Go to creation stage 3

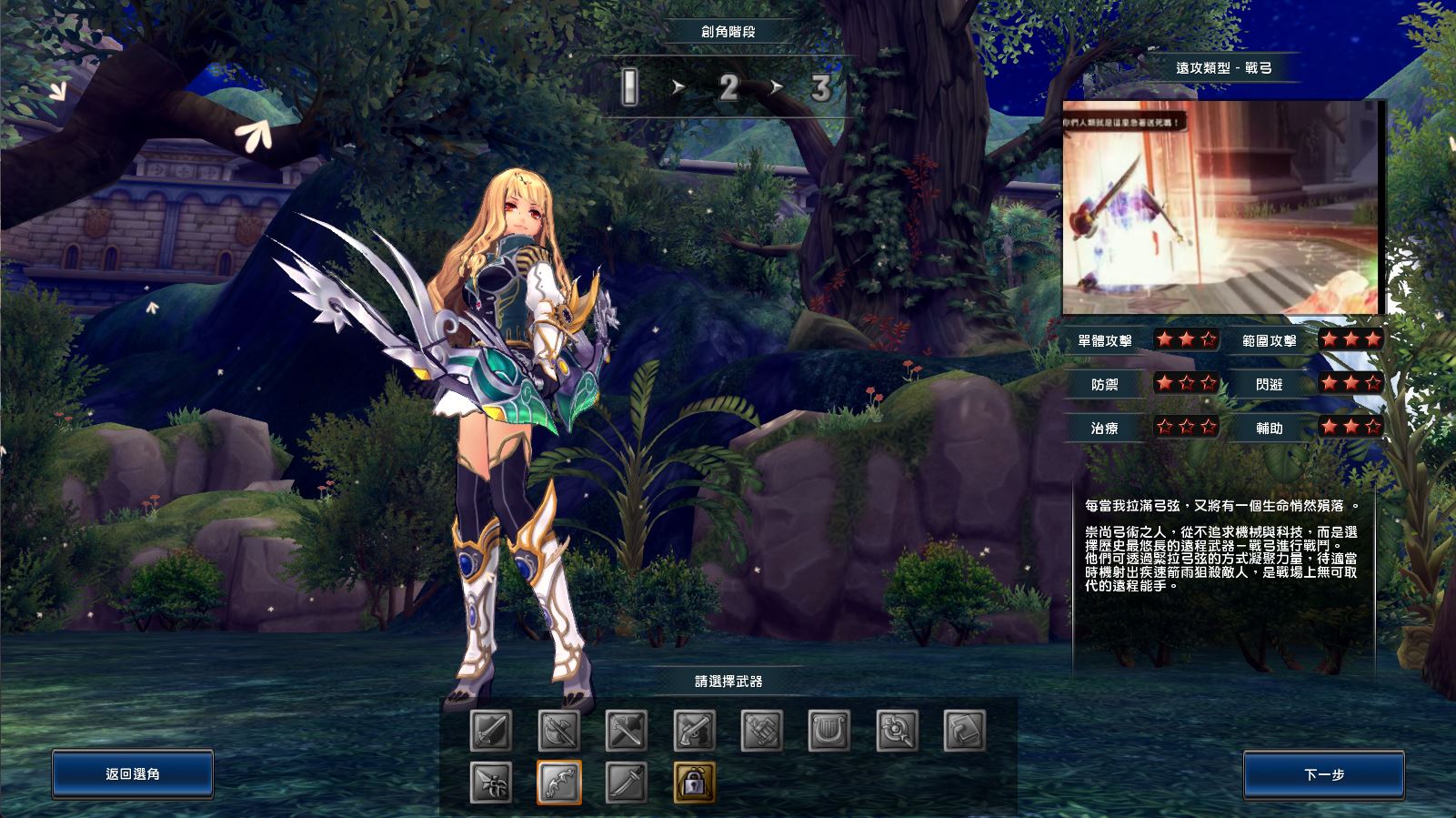820,88
